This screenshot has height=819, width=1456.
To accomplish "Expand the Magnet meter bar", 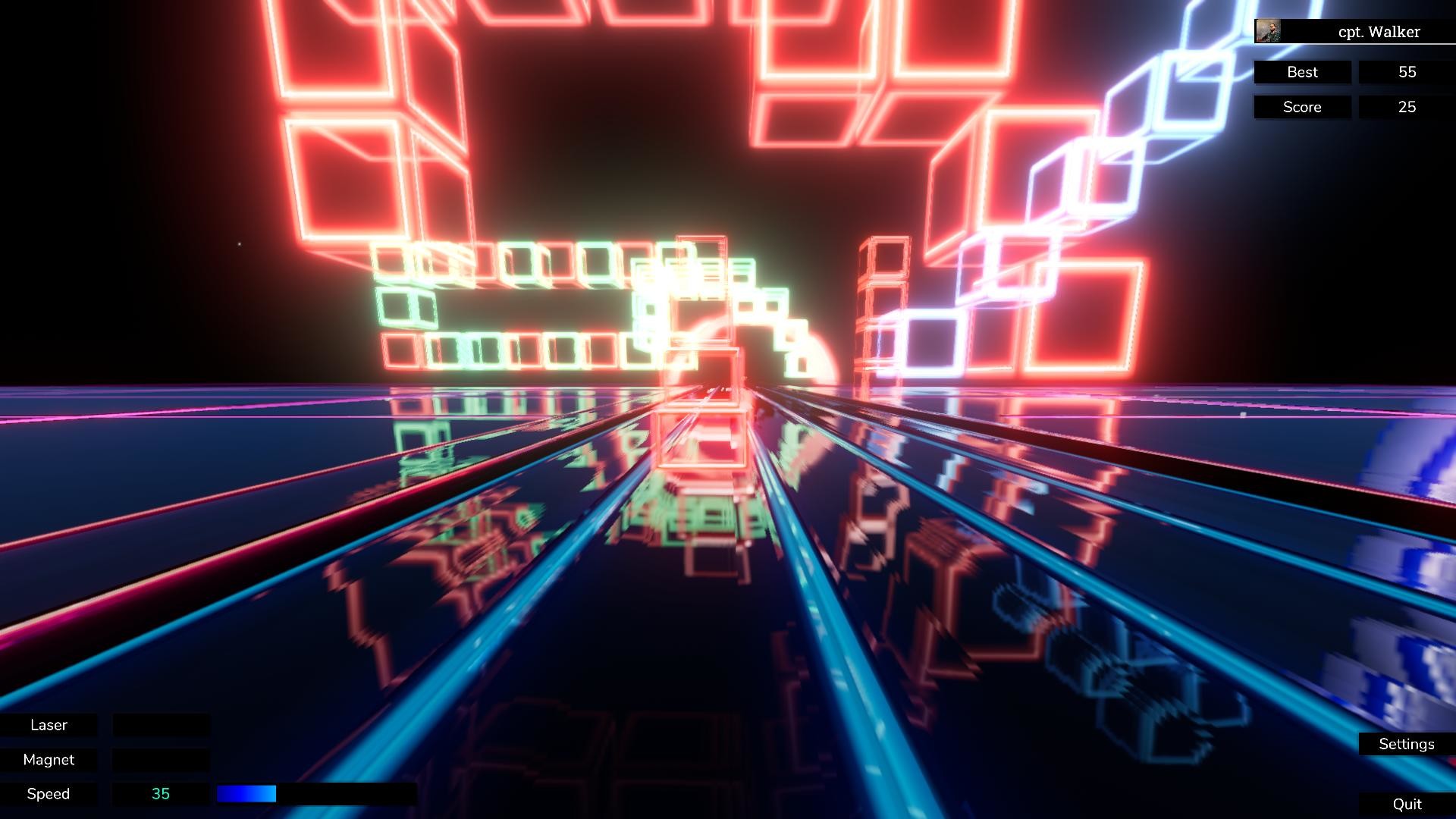I will point(161,759).
